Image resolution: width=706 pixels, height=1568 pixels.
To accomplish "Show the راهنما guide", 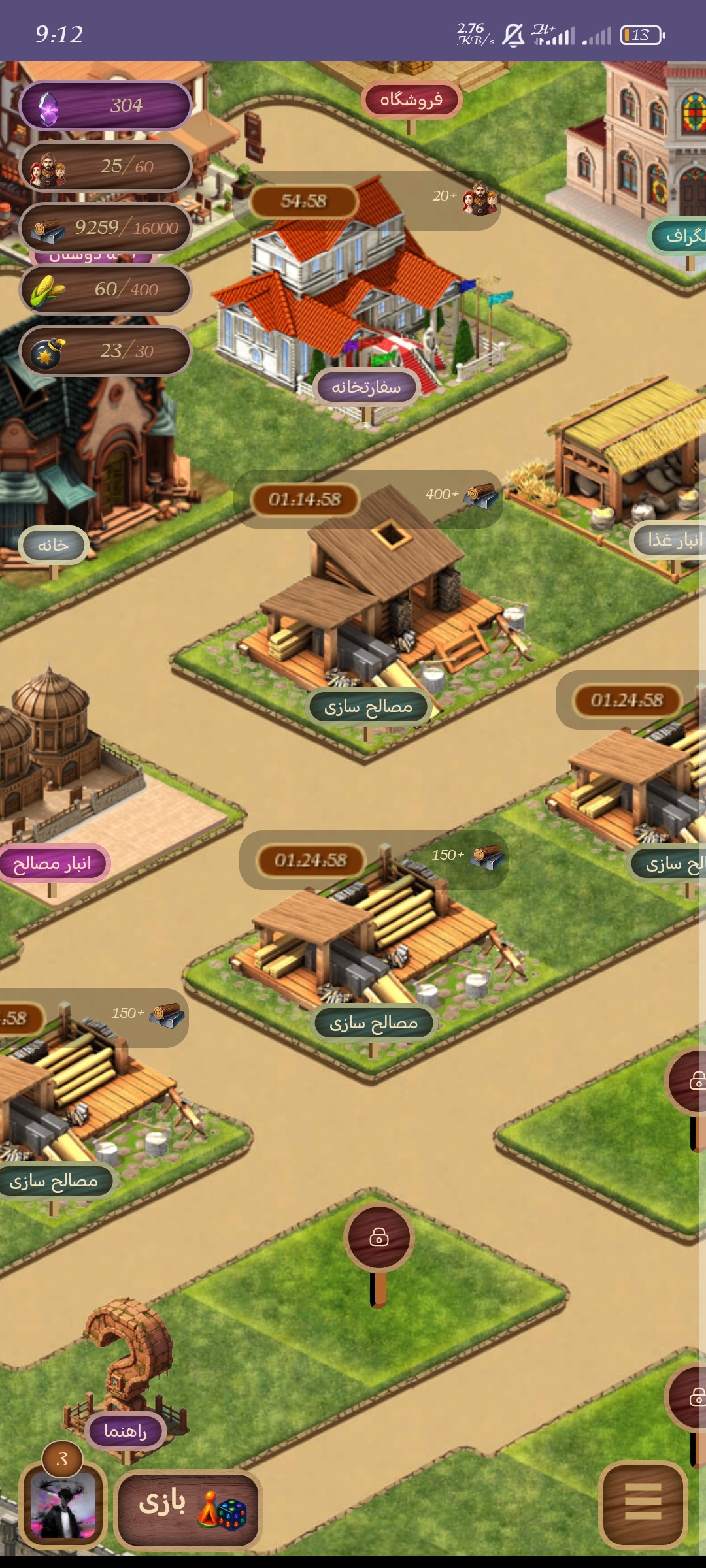I will (126, 1431).
